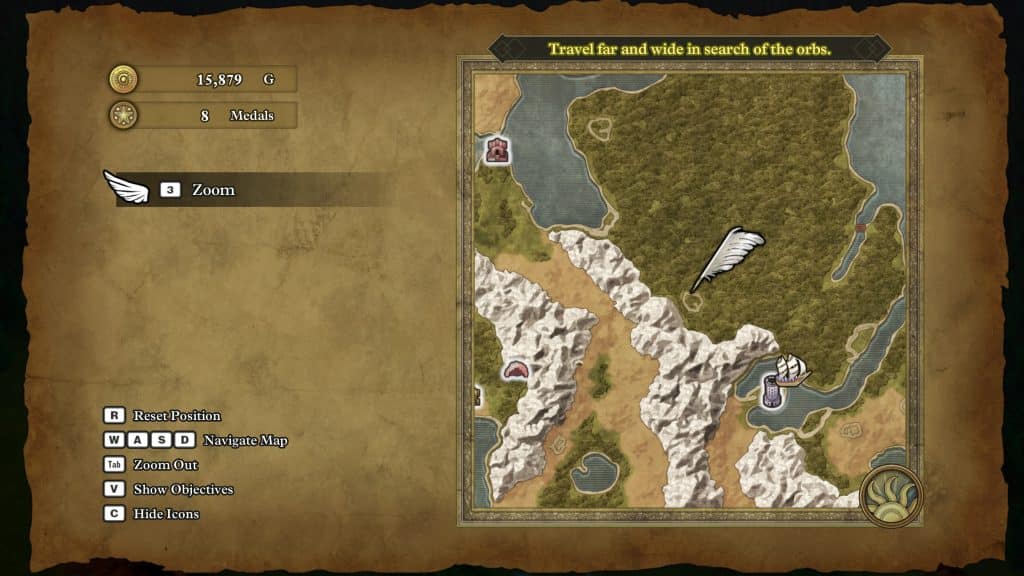This screenshot has height=576, width=1024.
Task: Select the white feather cursor on the map
Action: point(729,256)
